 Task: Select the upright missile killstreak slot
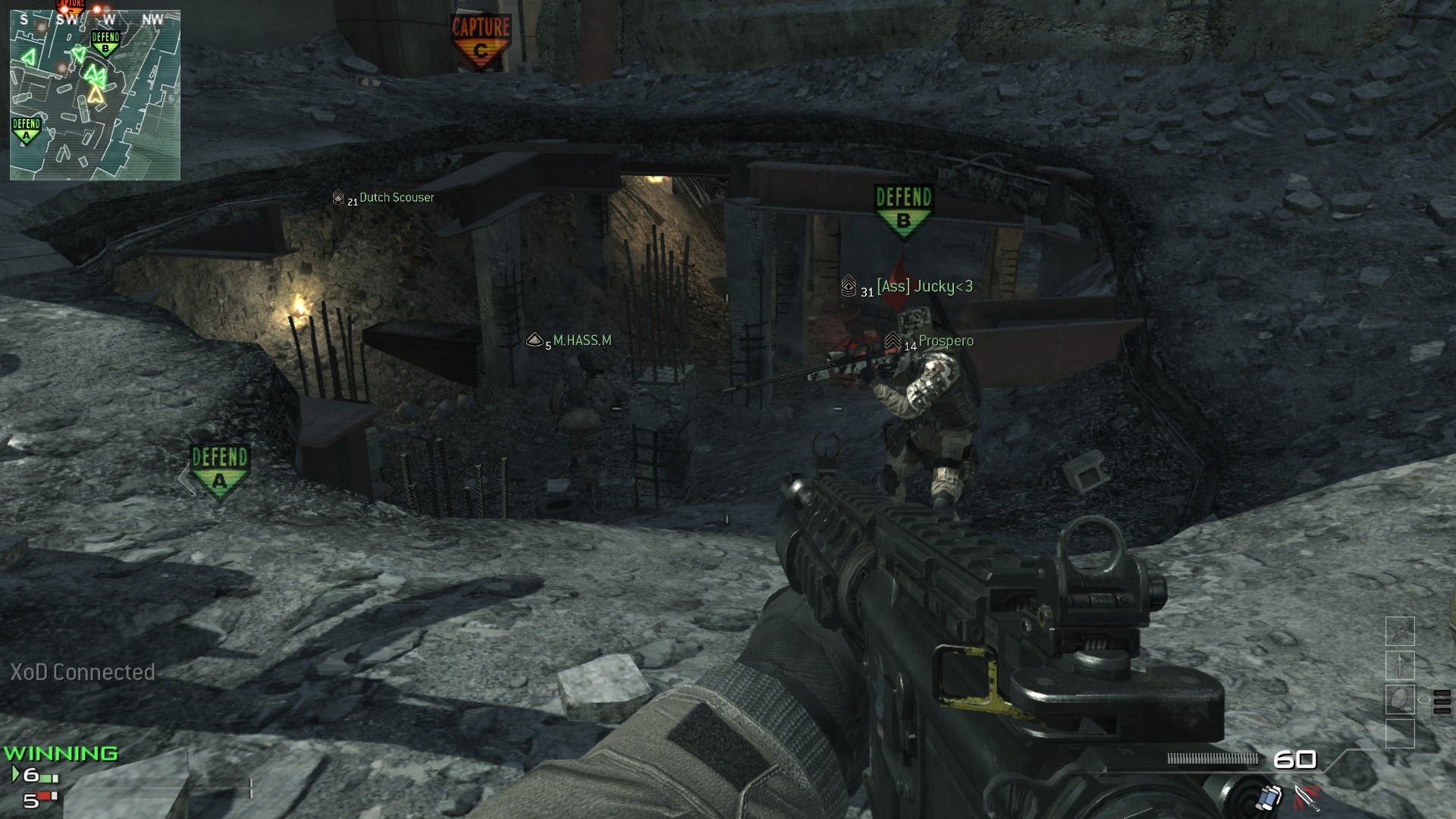point(1400,665)
